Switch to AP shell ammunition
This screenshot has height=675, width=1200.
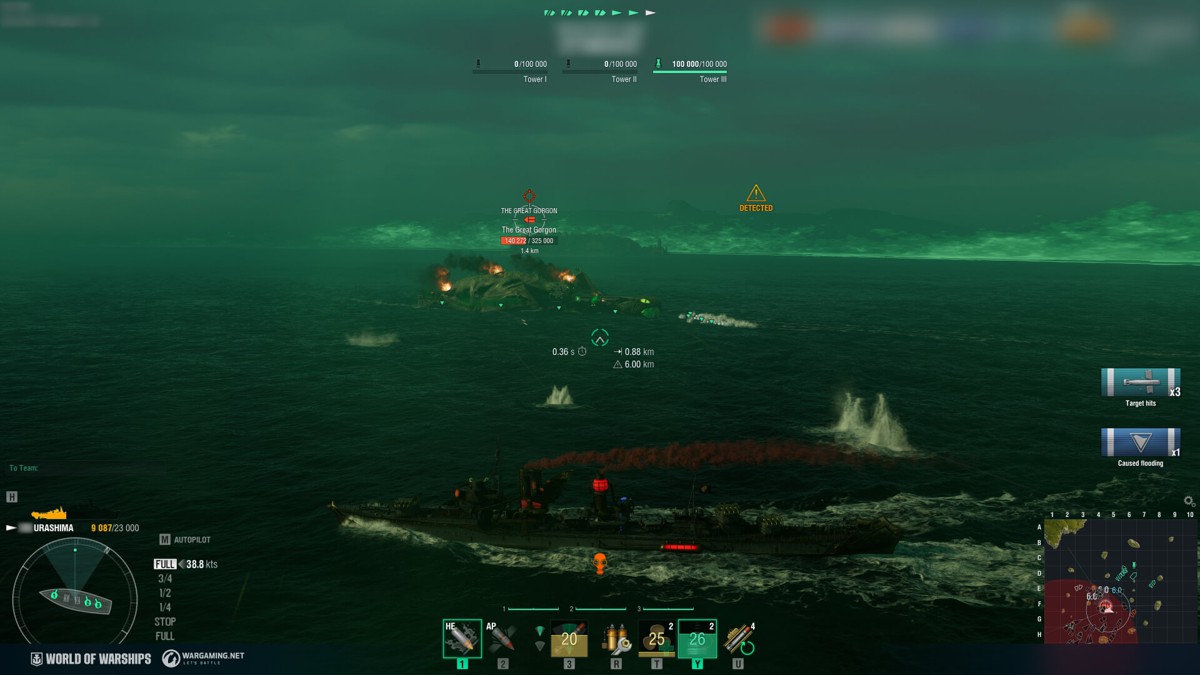[502, 639]
